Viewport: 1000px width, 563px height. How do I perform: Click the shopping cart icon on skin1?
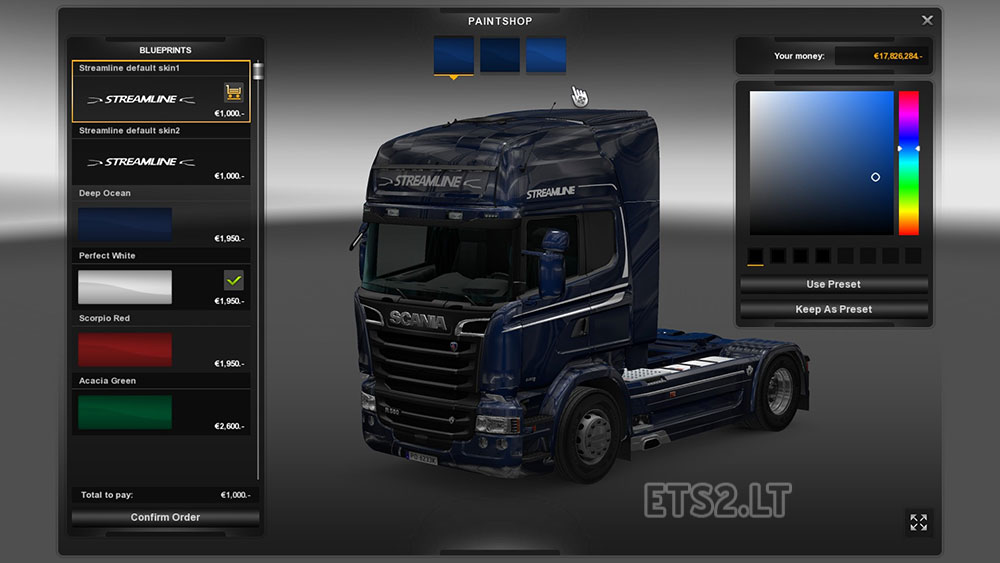pos(234,93)
